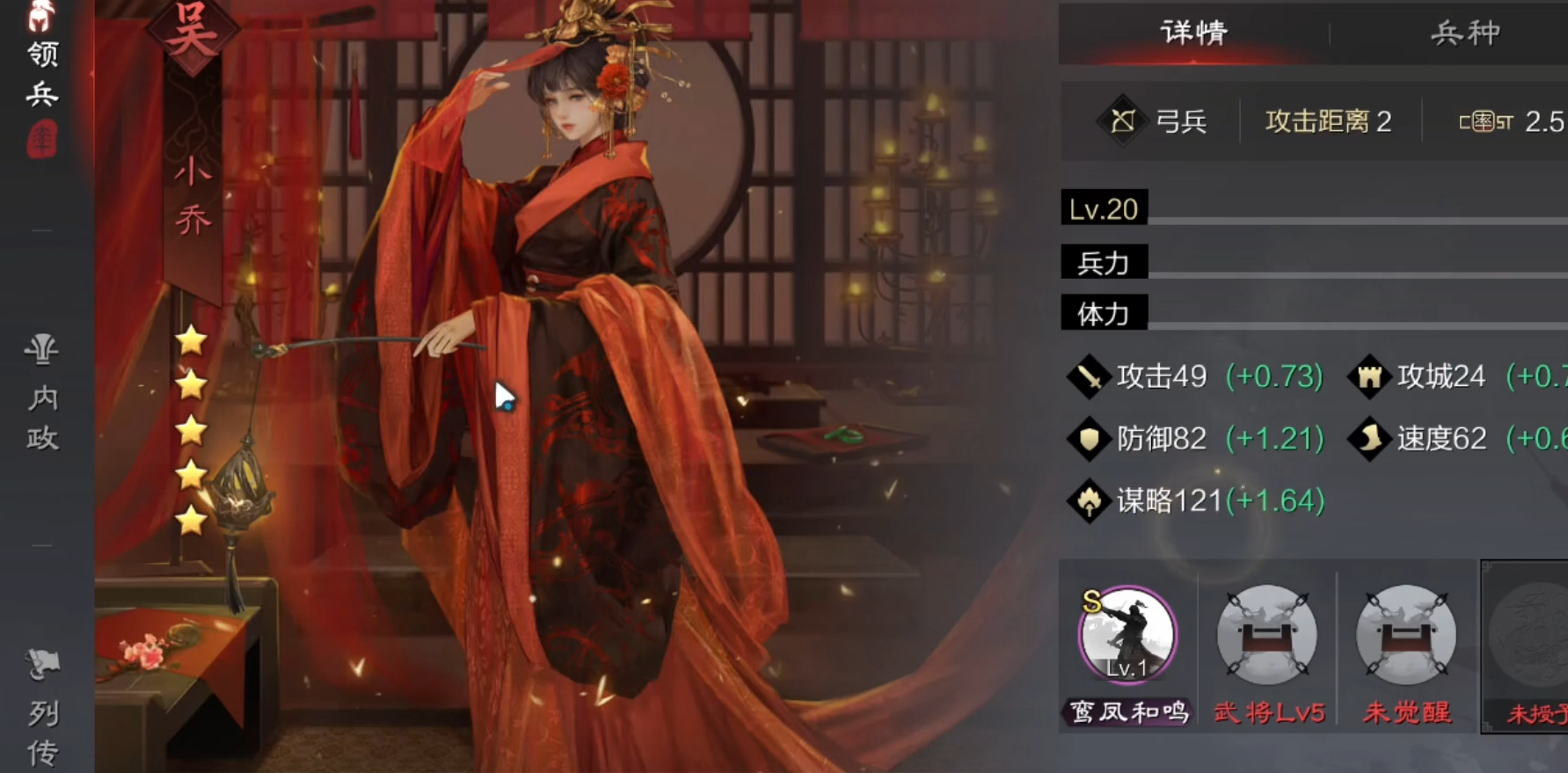Click the 弓兵 archer troop type icon
Viewport: 1568px width, 773px height.
click(1122, 120)
